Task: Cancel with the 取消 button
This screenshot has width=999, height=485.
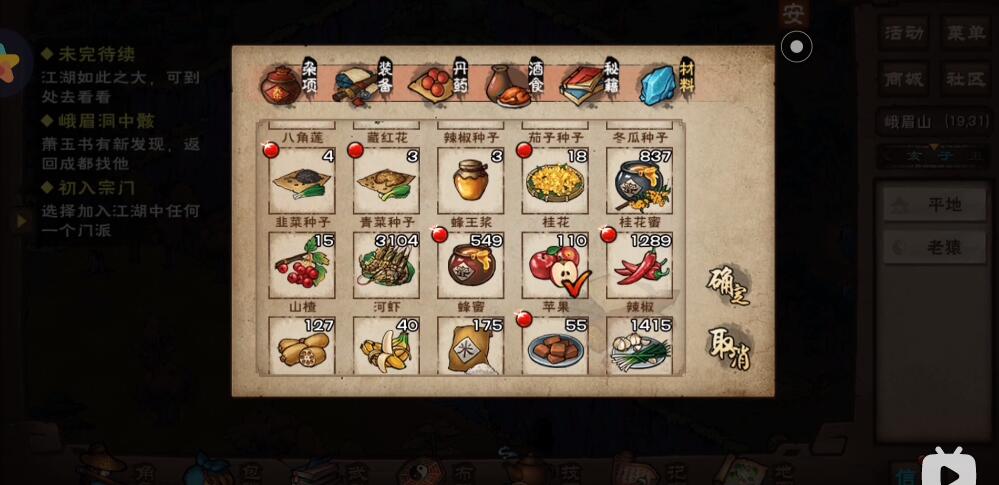Action: (x=729, y=349)
